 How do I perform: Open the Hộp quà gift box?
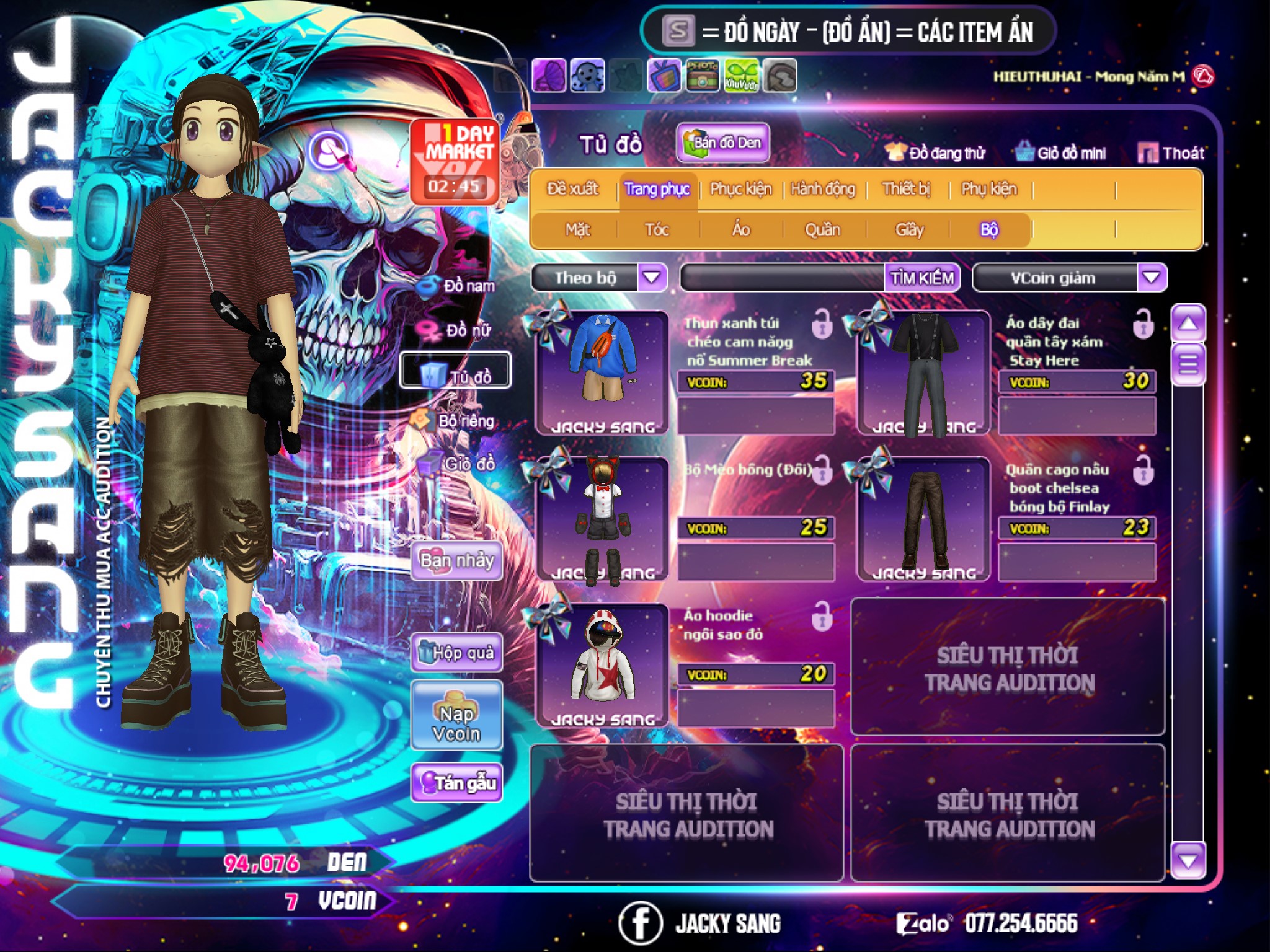[456, 653]
